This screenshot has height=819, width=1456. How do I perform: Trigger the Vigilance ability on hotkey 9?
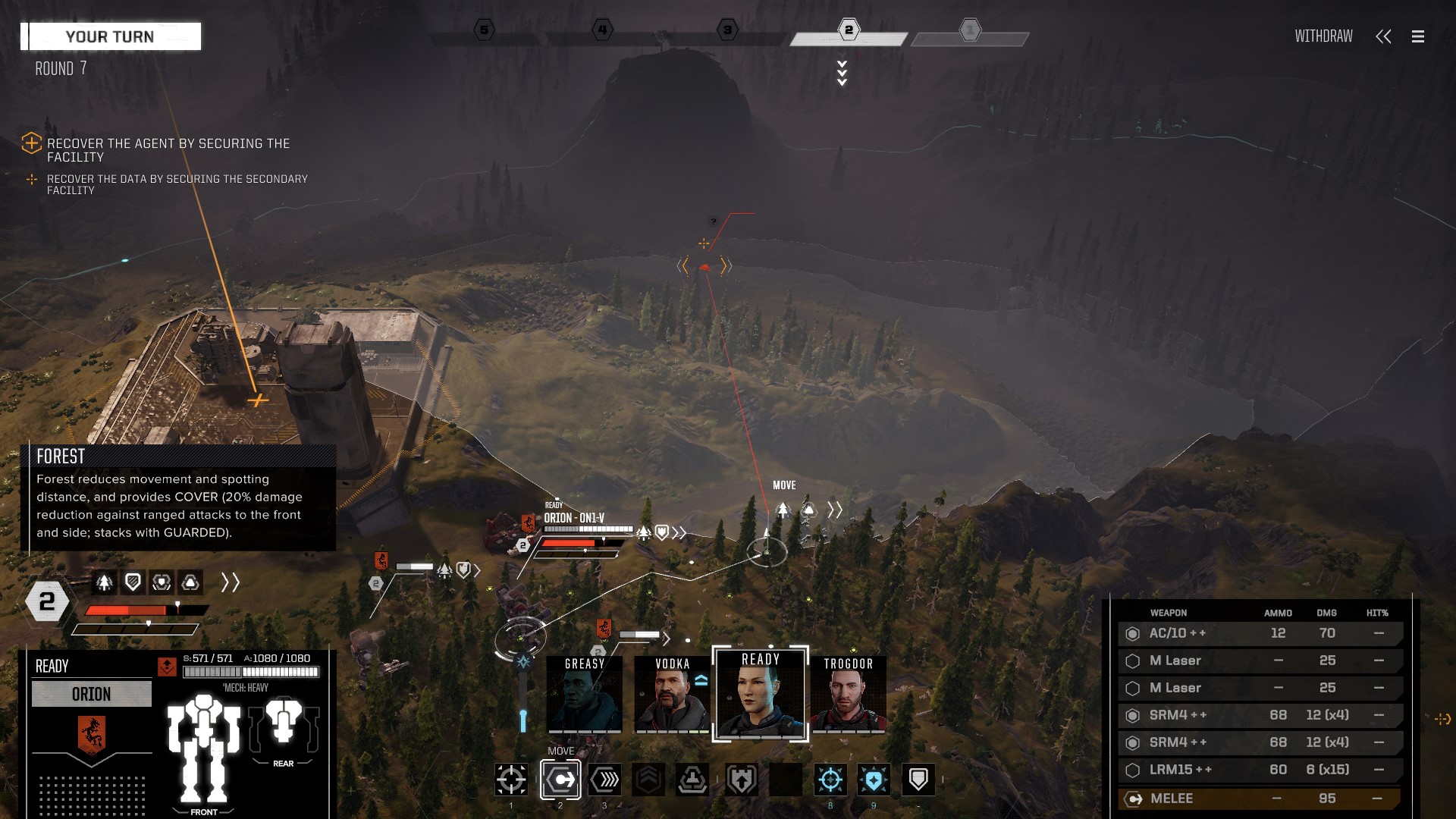coord(873,779)
